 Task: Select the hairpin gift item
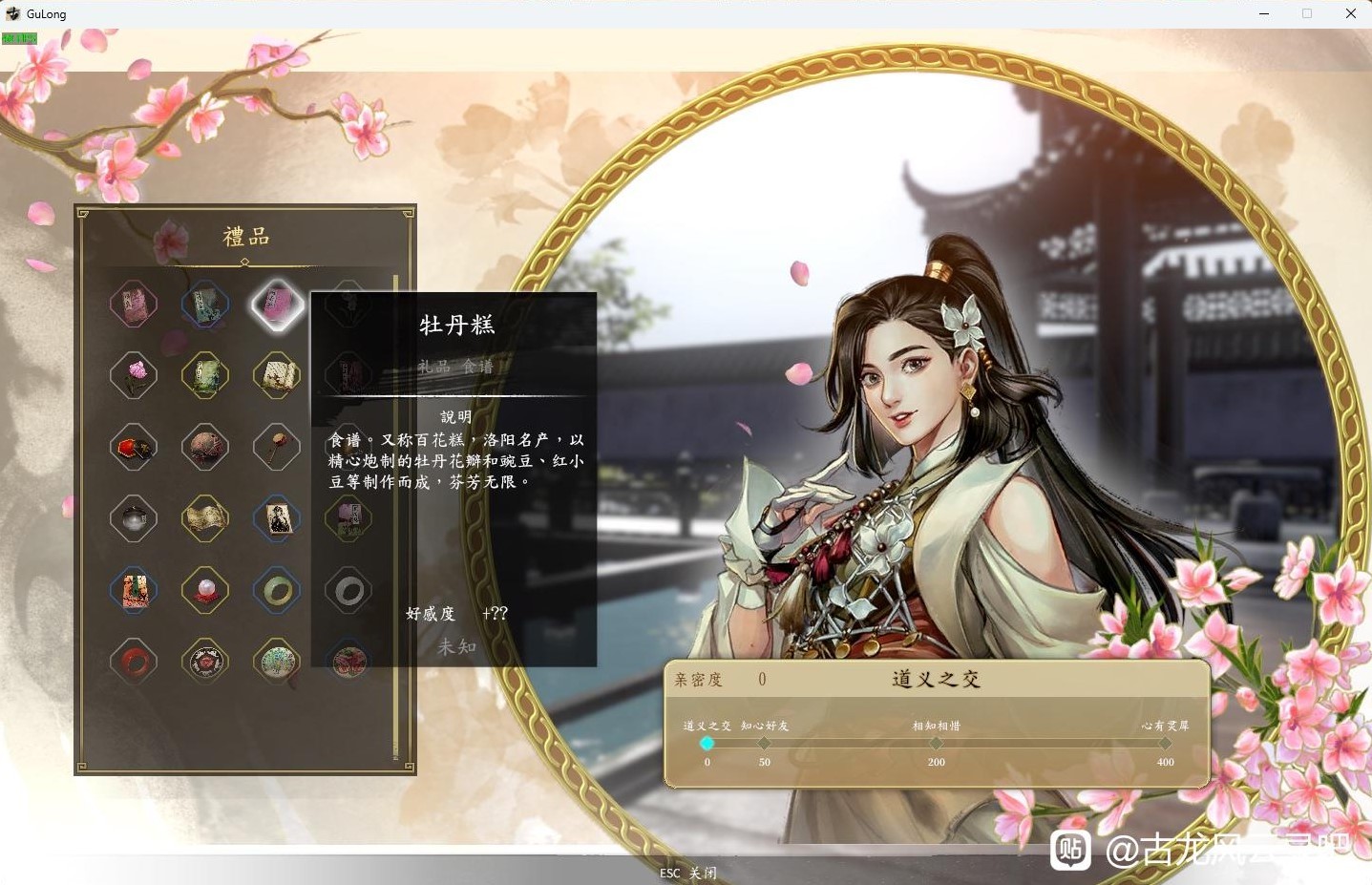click(x=277, y=447)
